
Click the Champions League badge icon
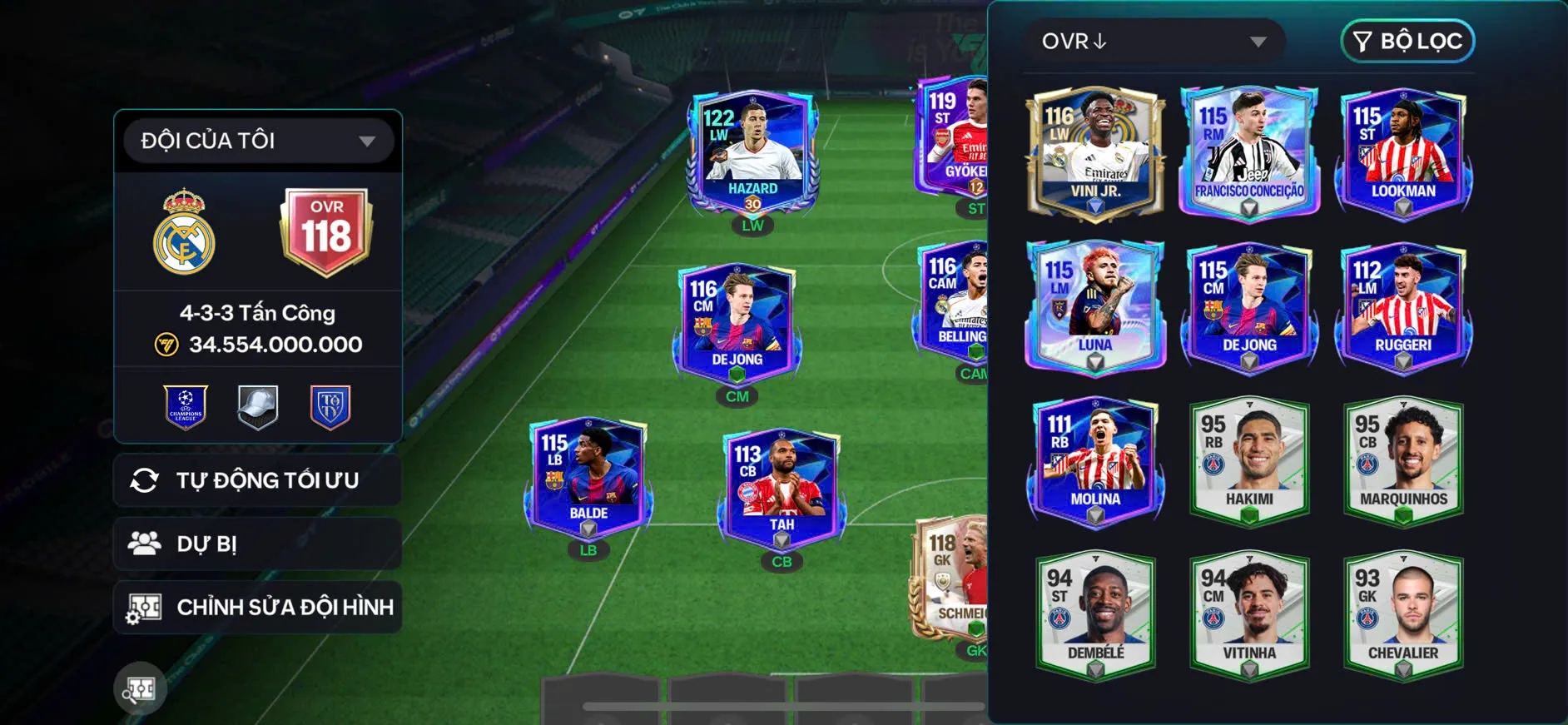pos(186,407)
